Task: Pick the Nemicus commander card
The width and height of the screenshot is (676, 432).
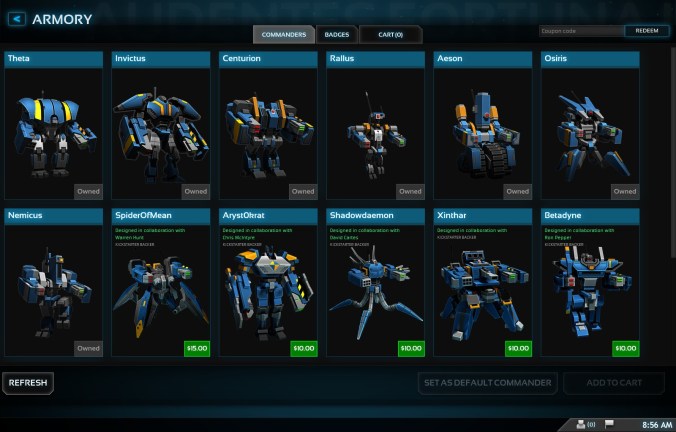Action: click(x=54, y=283)
